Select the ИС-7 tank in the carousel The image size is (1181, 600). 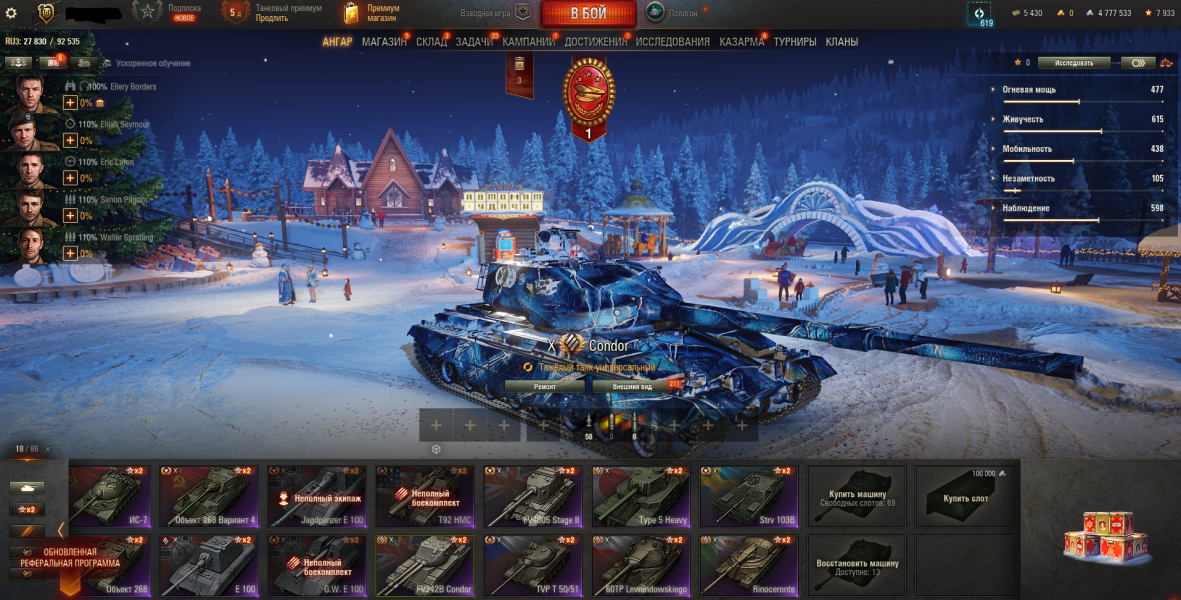pos(110,496)
